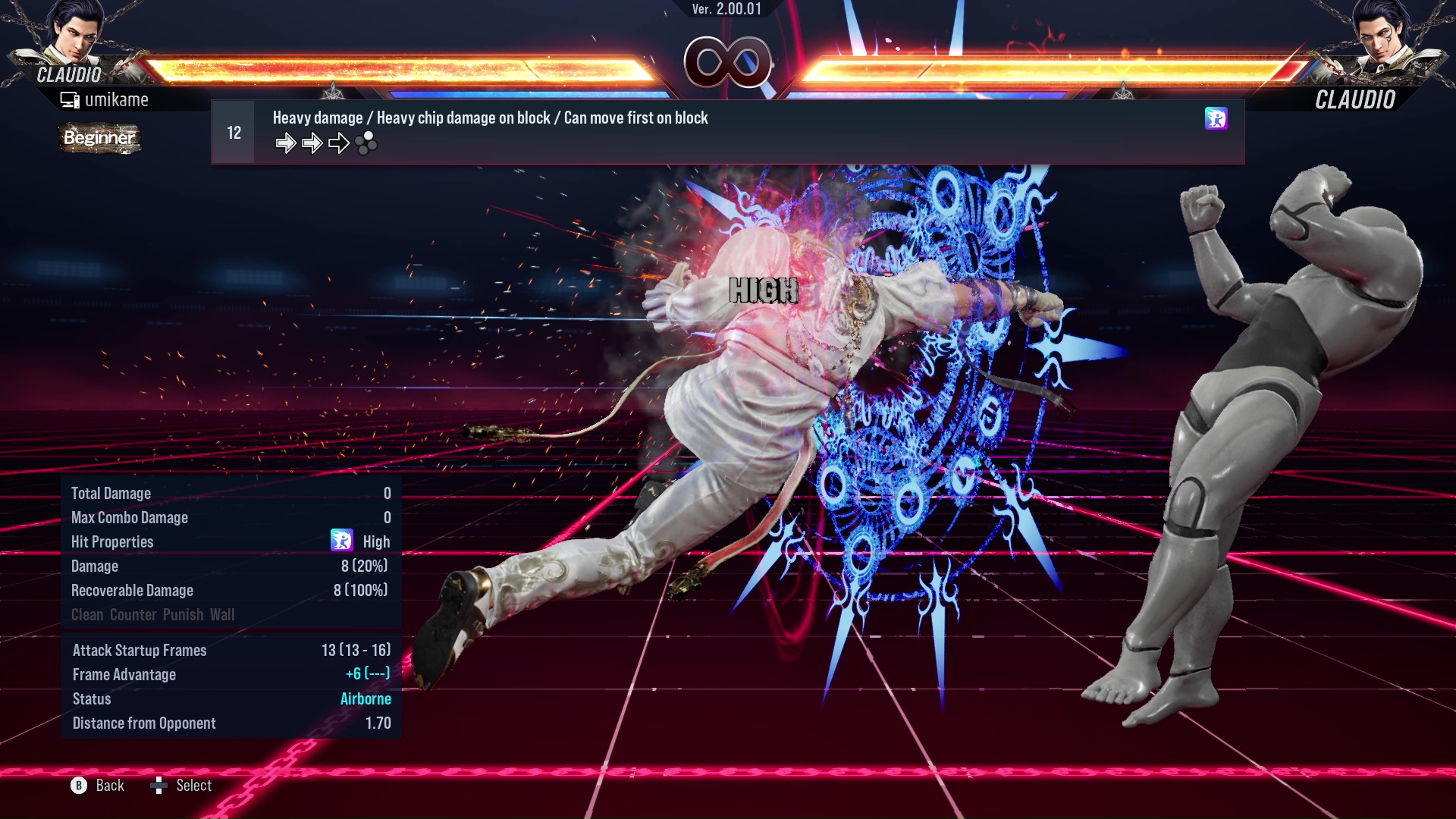Click the Hit Properties heat effect icon
Viewport: 1456px width, 819px height.
(343, 541)
